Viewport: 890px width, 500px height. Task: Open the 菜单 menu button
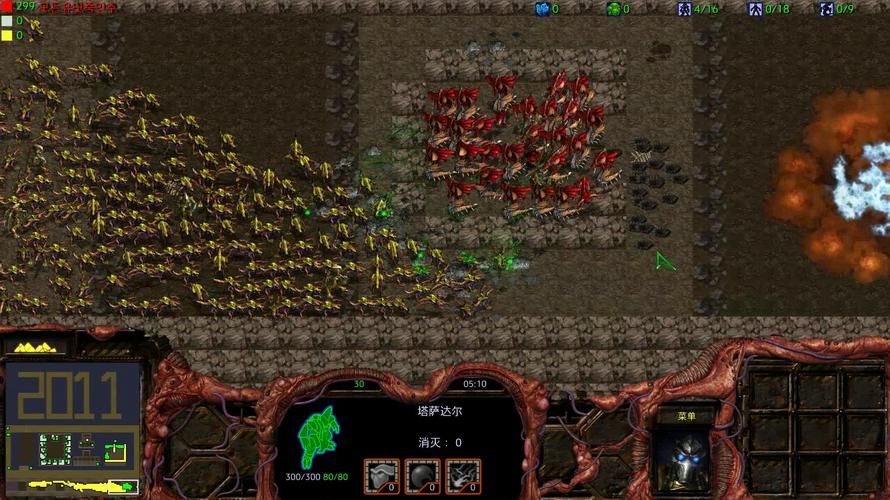tap(685, 416)
